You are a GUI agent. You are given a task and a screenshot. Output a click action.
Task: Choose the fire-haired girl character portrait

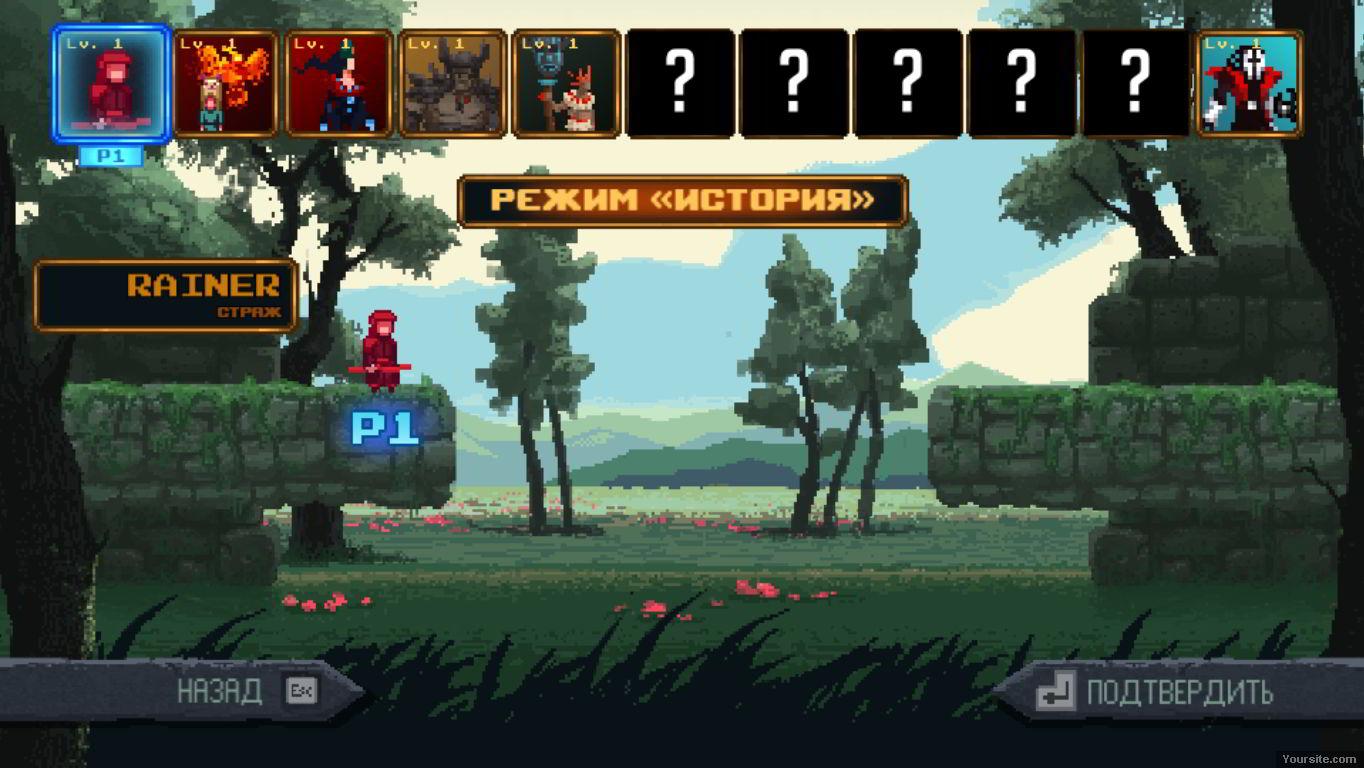[x=225, y=84]
